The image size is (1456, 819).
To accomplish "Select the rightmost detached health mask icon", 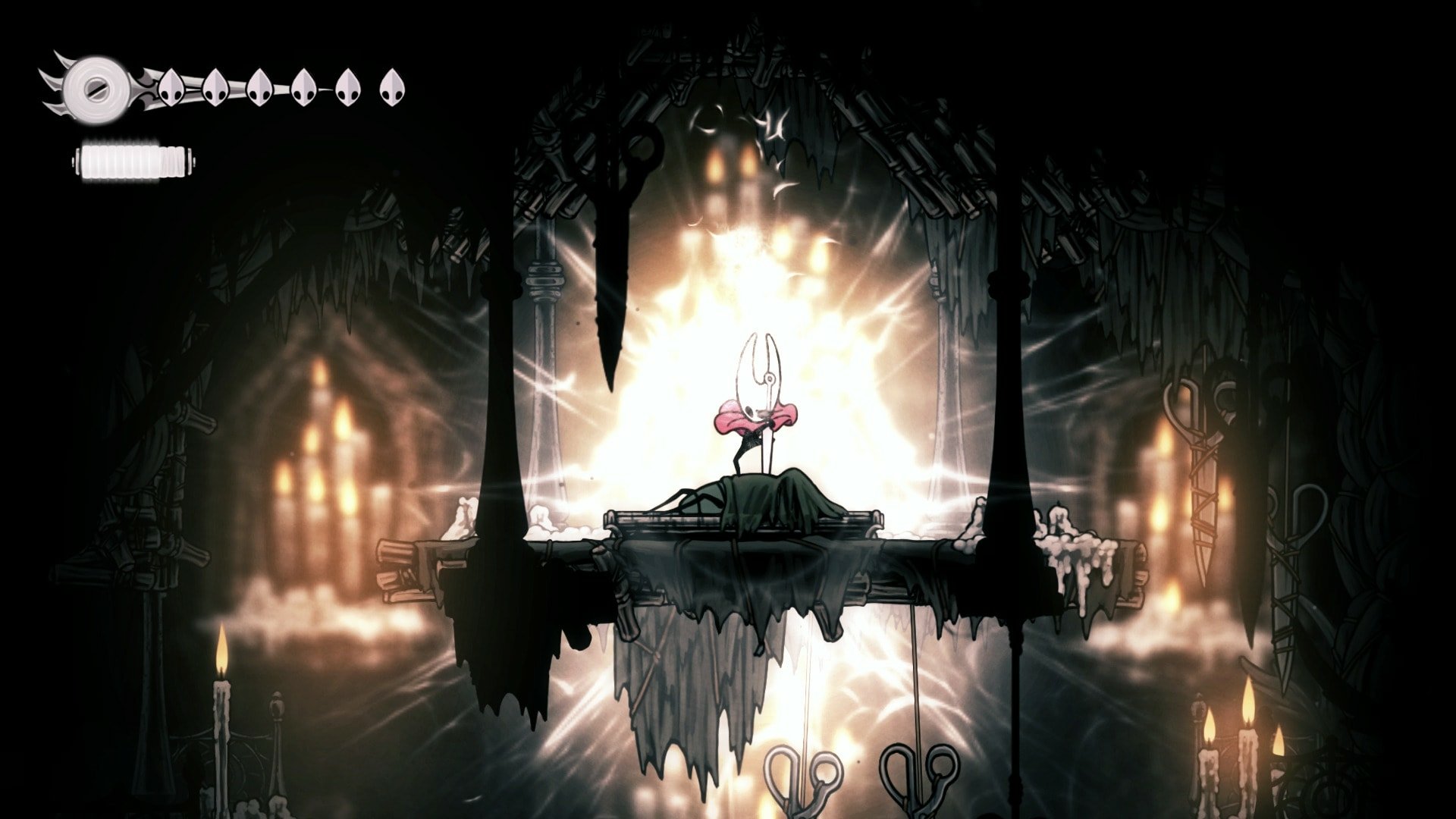I will coord(392,87).
